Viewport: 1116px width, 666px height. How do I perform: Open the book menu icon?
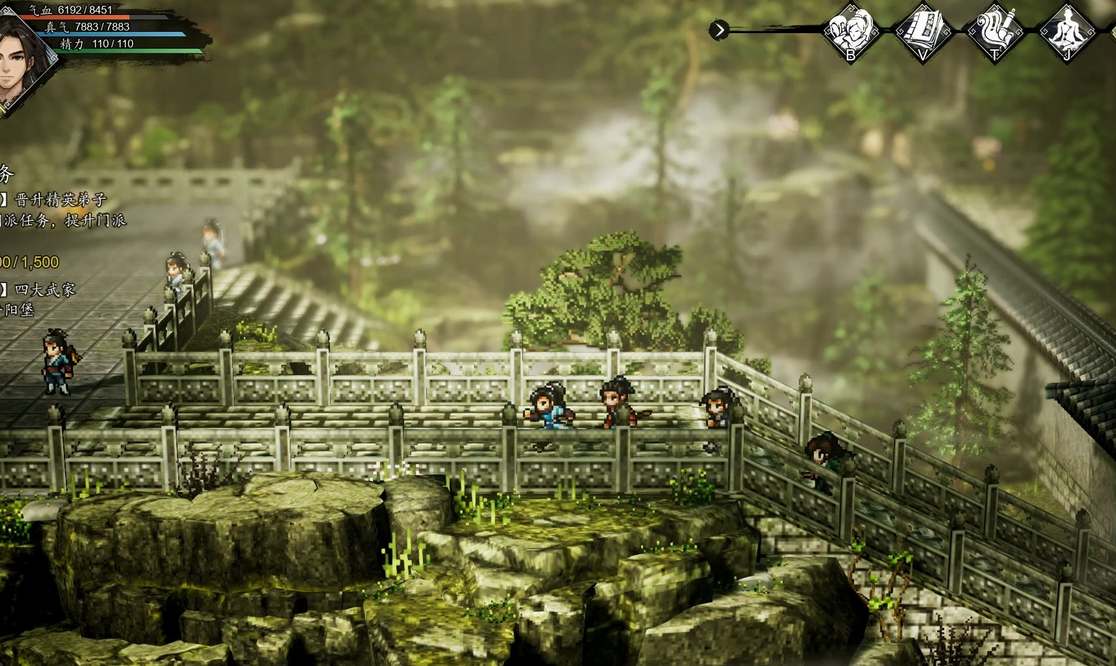coord(922,30)
